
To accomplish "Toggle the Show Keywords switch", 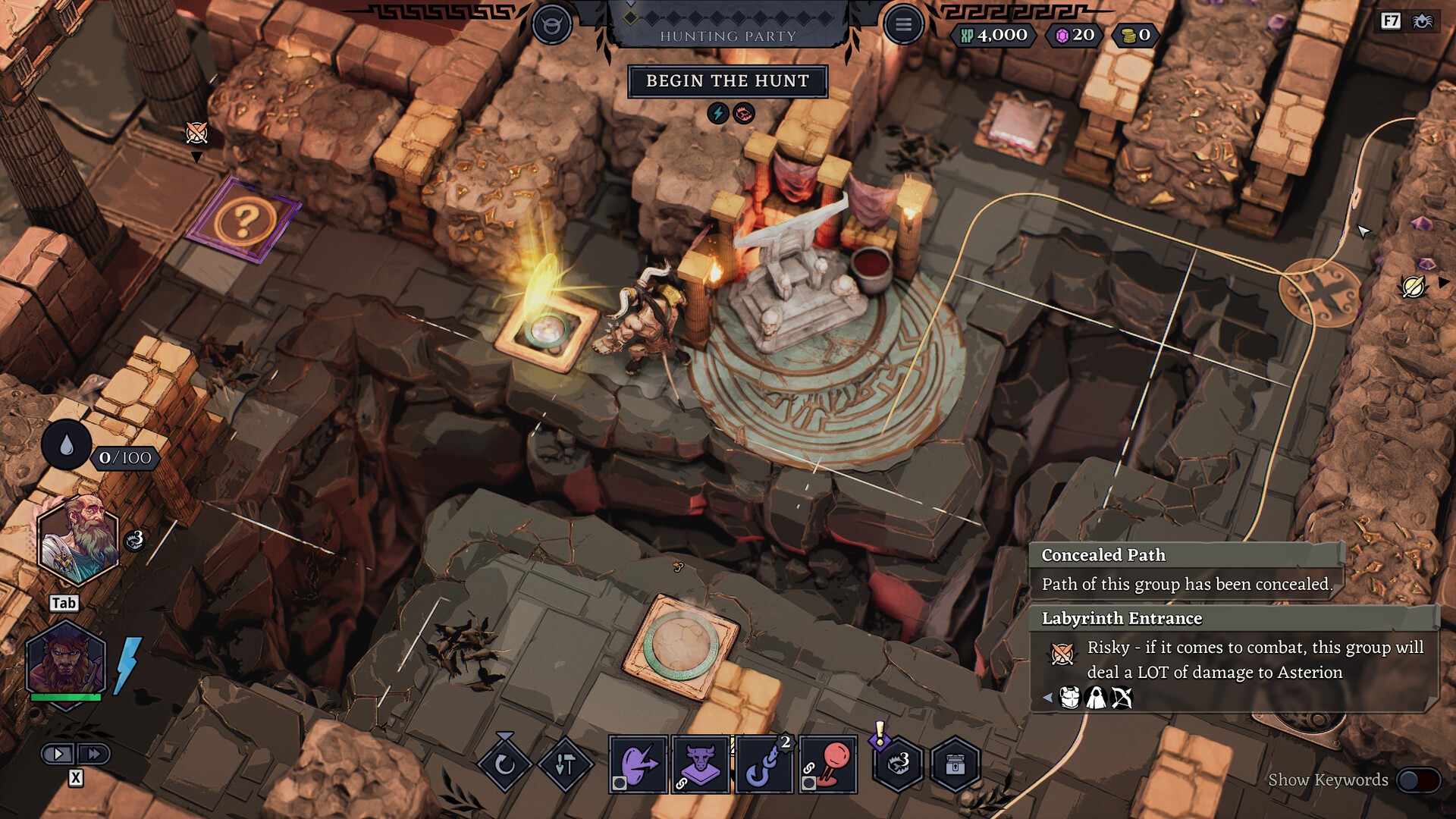I will [1417, 780].
